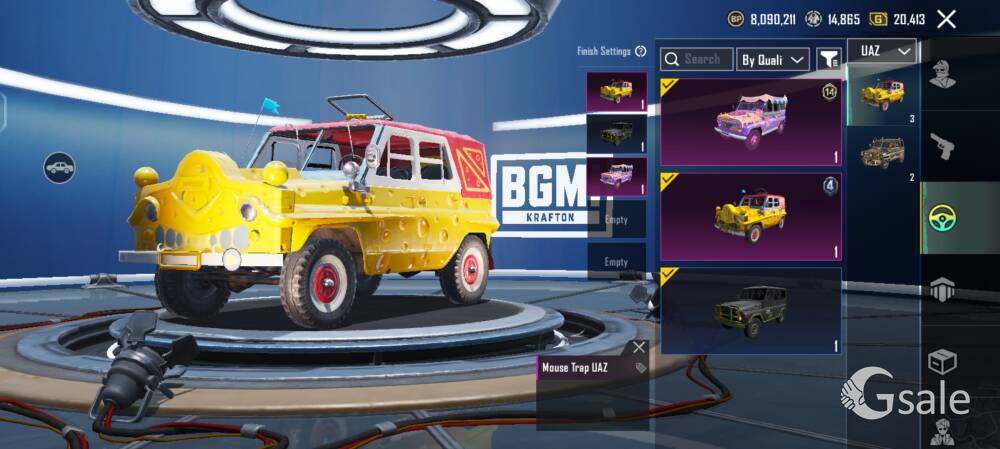Click the skin search field
The width and height of the screenshot is (1000, 449).
(x=697, y=60)
